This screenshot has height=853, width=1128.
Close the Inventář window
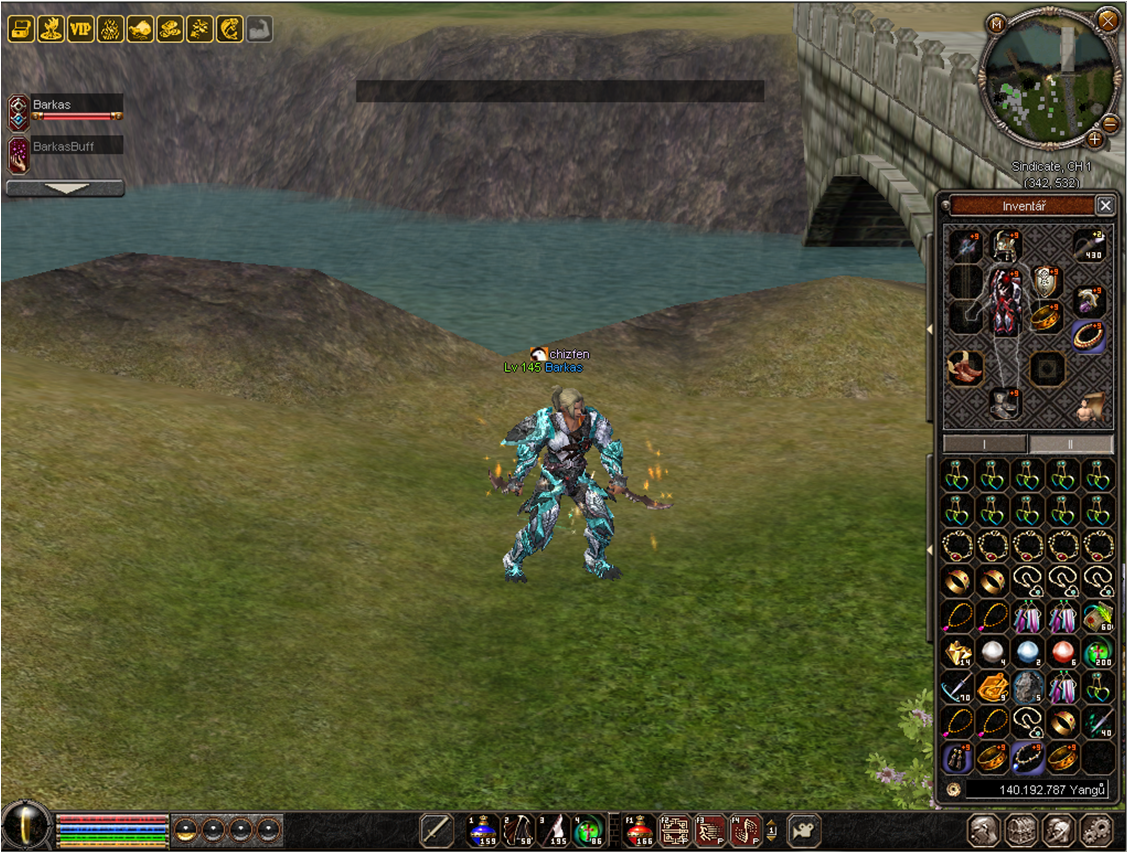click(x=1105, y=205)
